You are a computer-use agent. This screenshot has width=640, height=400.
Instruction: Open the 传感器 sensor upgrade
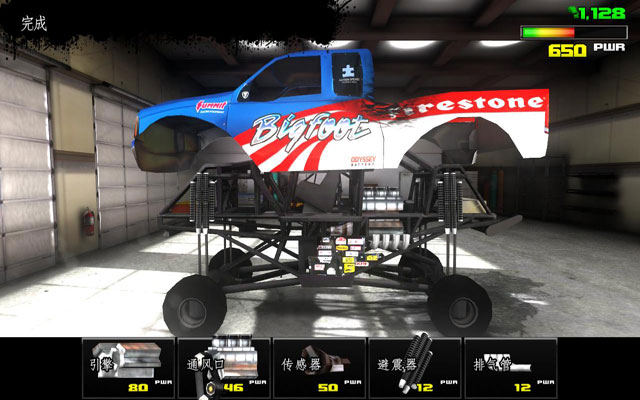[x=318, y=366]
